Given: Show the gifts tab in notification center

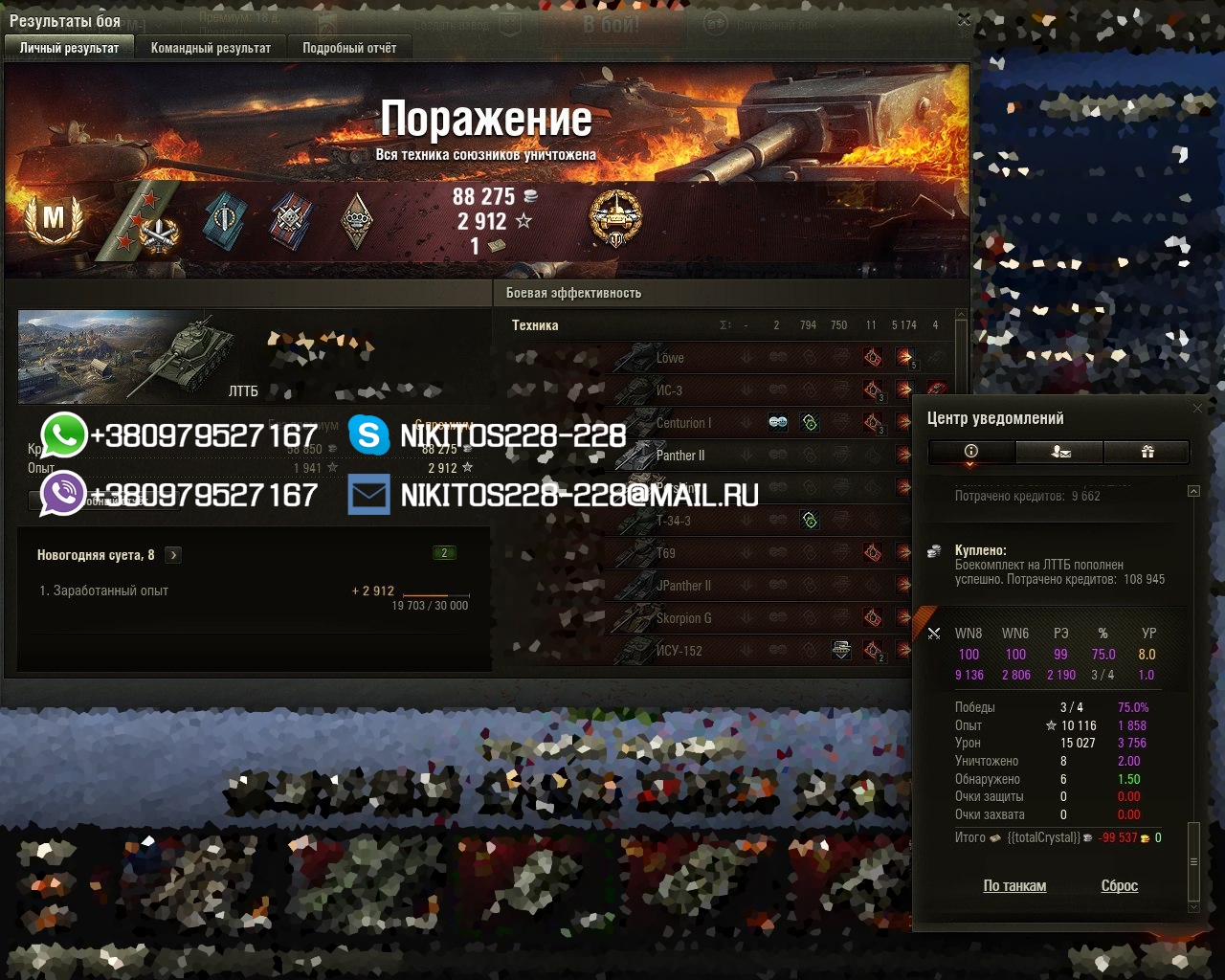Looking at the screenshot, I should pos(1147,452).
